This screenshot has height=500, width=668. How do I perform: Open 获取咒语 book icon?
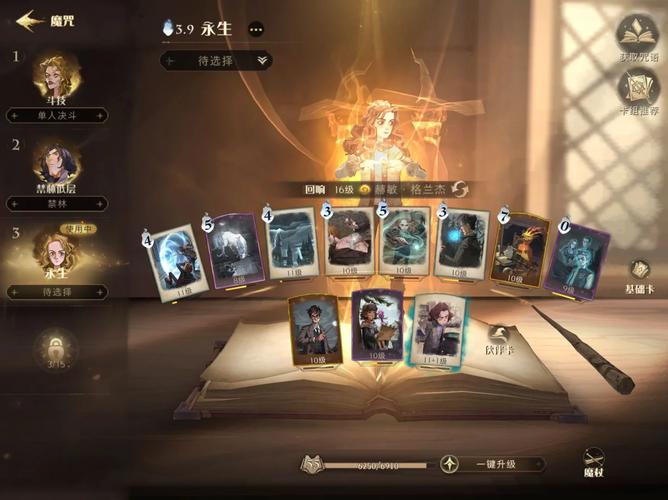point(637,34)
